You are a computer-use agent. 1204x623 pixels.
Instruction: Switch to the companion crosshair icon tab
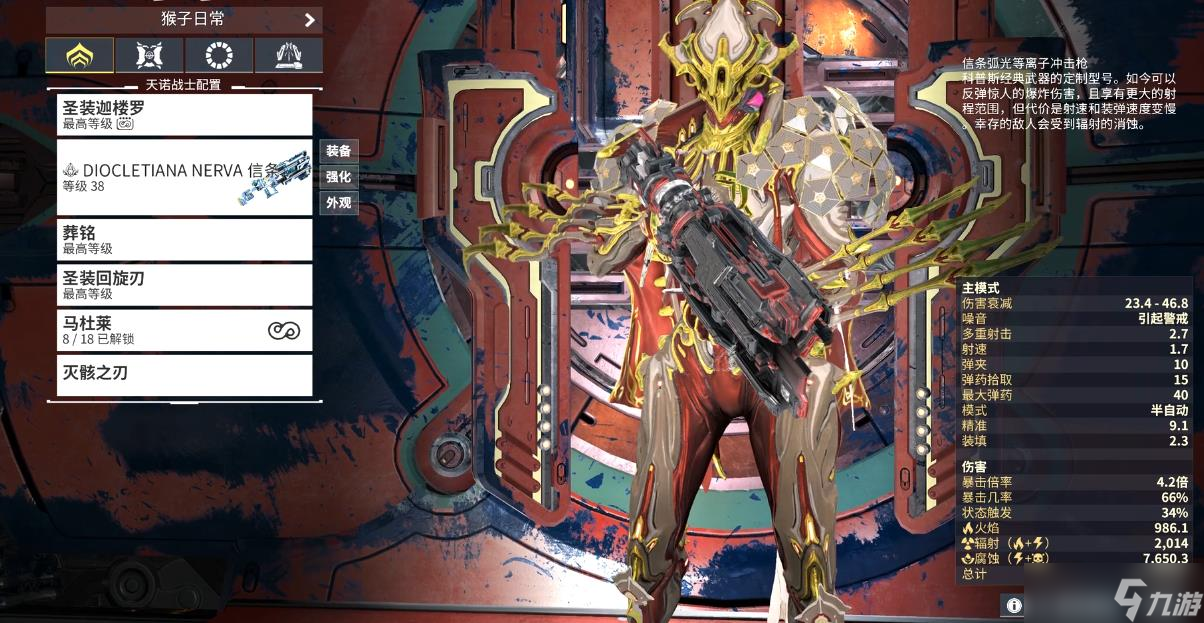click(x=149, y=56)
